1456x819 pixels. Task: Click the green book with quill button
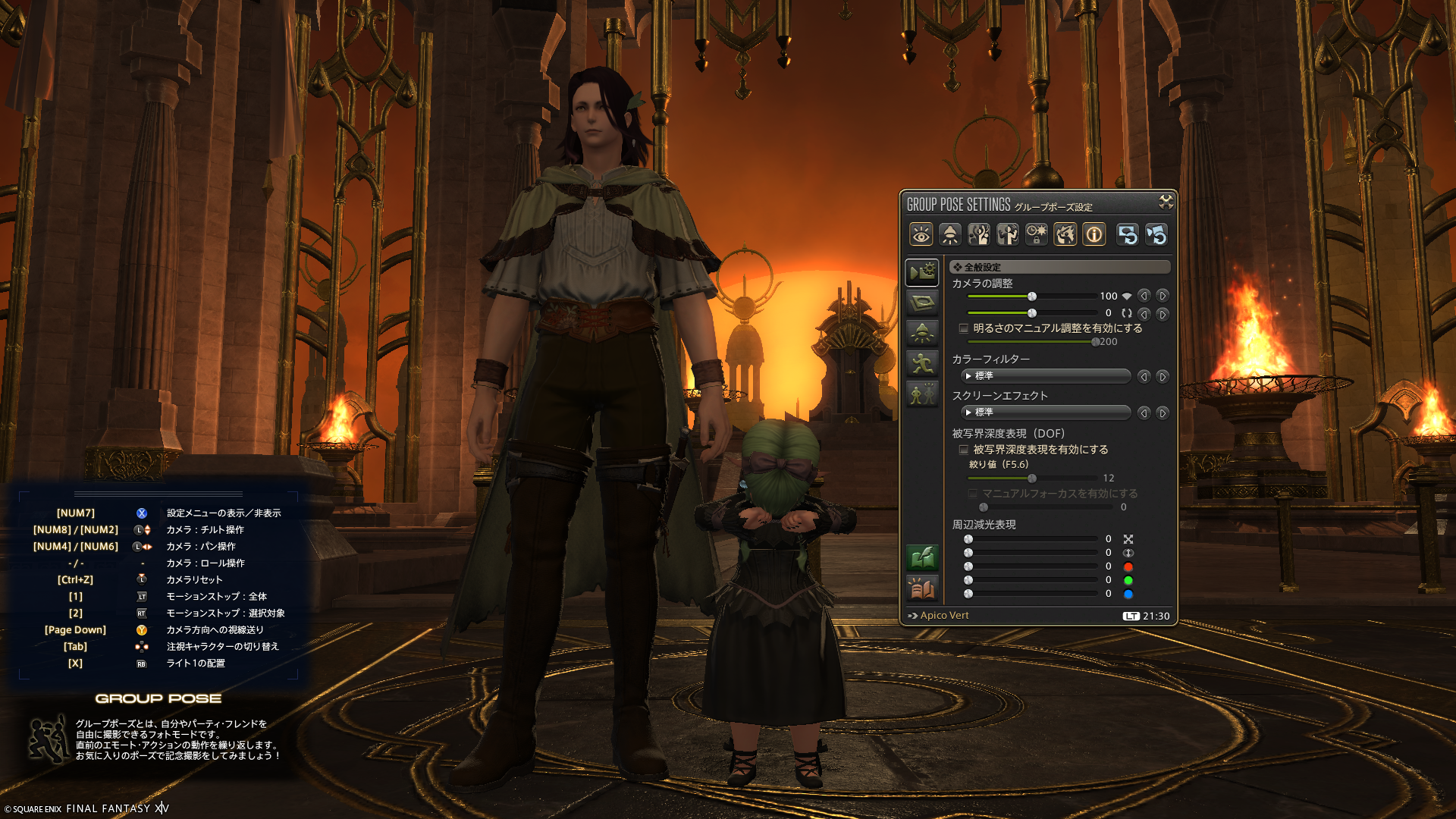pyautogui.click(x=922, y=559)
